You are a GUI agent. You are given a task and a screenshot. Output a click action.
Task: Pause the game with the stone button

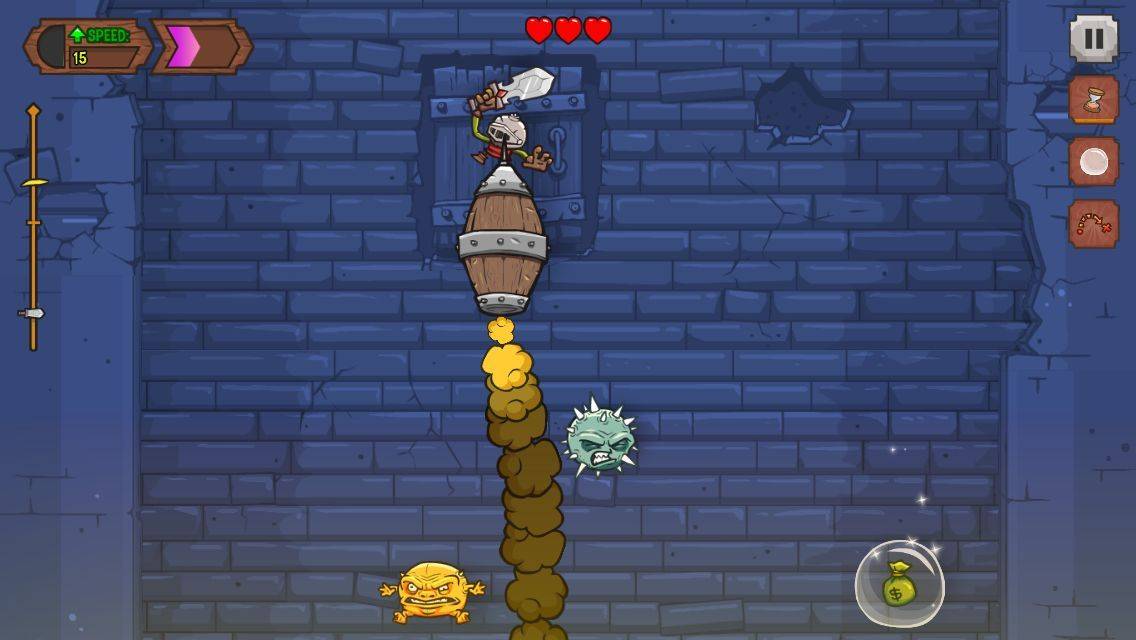[x=1094, y=40]
